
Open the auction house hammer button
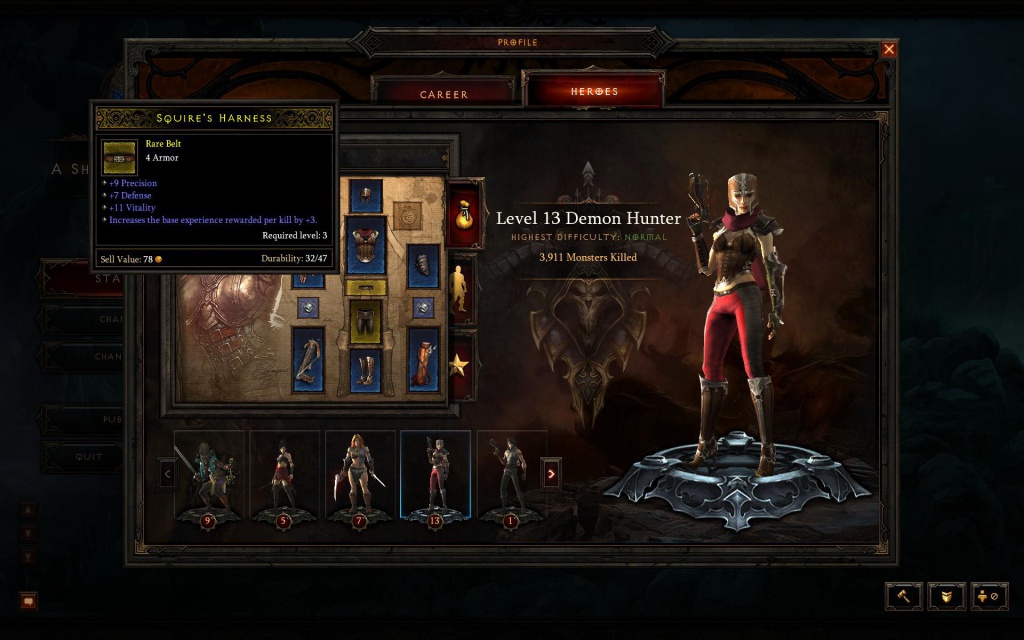coord(903,596)
